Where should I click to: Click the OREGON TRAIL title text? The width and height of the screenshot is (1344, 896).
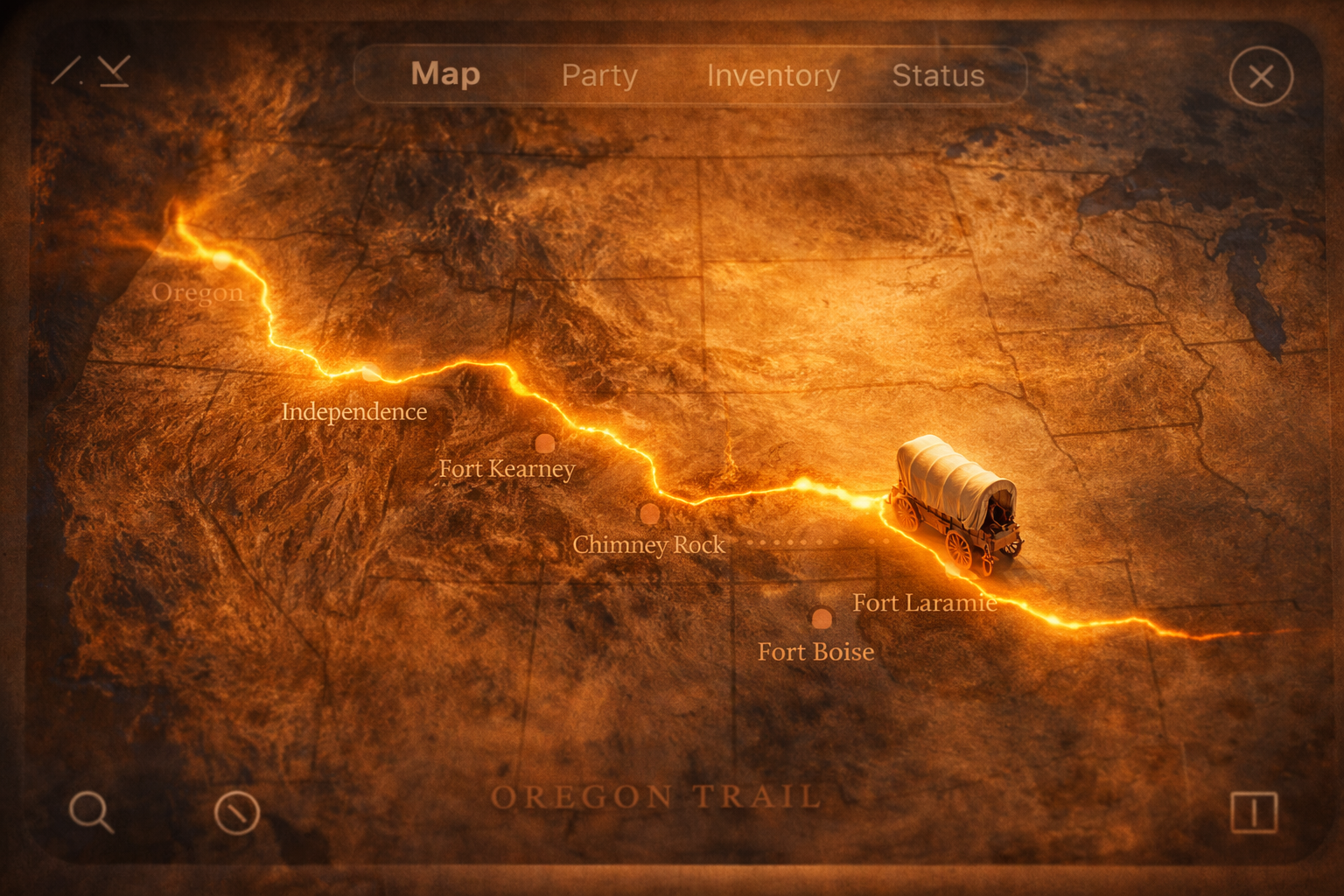click(x=657, y=796)
